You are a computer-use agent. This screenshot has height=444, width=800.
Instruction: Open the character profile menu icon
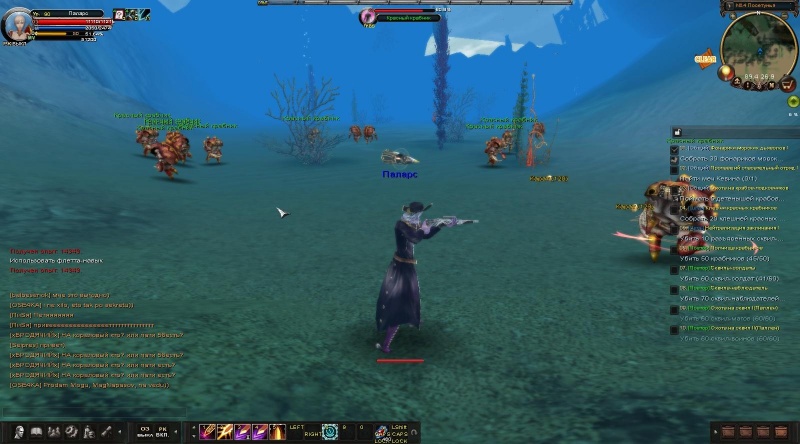click(19, 431)
